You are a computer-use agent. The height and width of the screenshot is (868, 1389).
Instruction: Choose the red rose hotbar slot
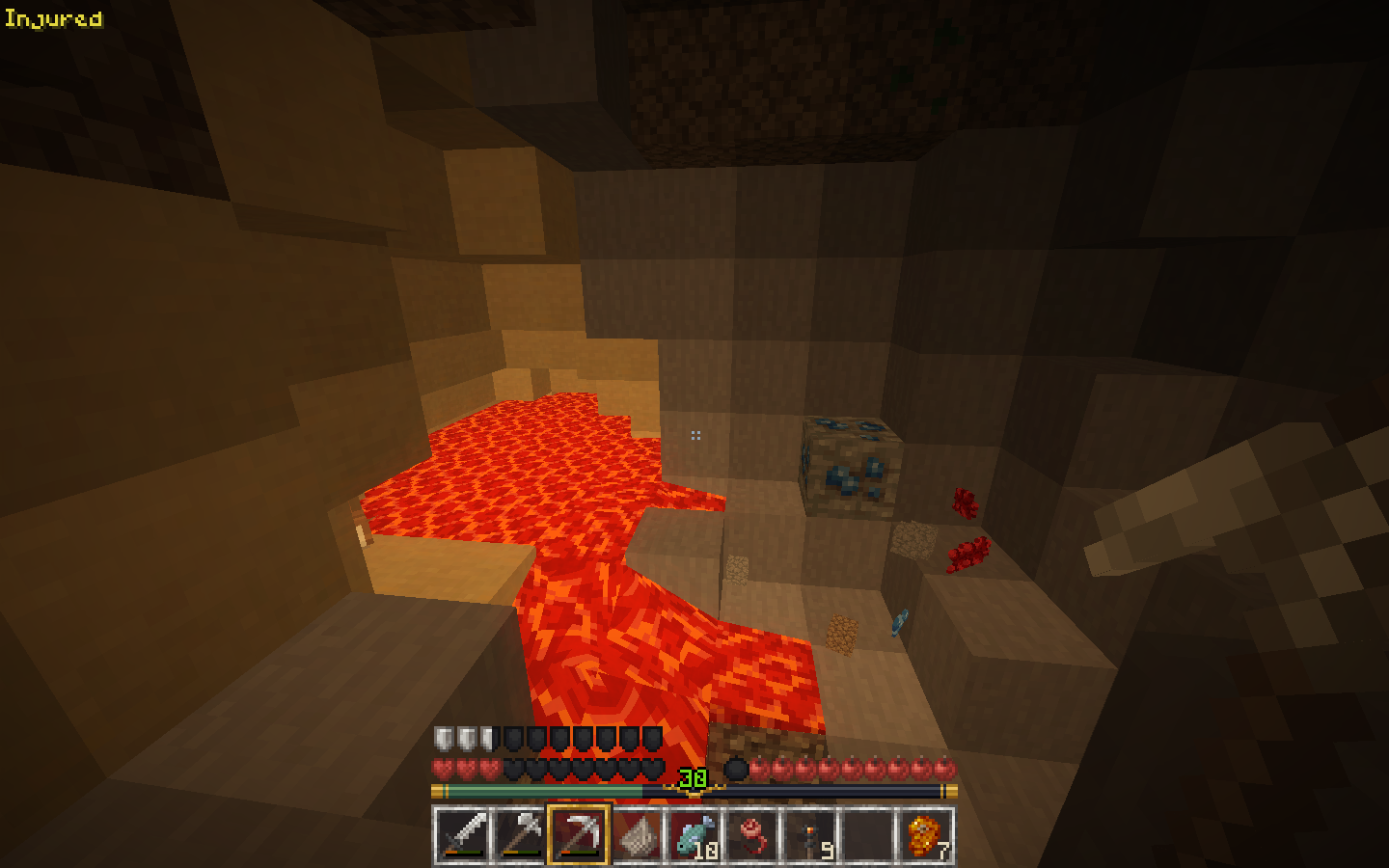751,834
